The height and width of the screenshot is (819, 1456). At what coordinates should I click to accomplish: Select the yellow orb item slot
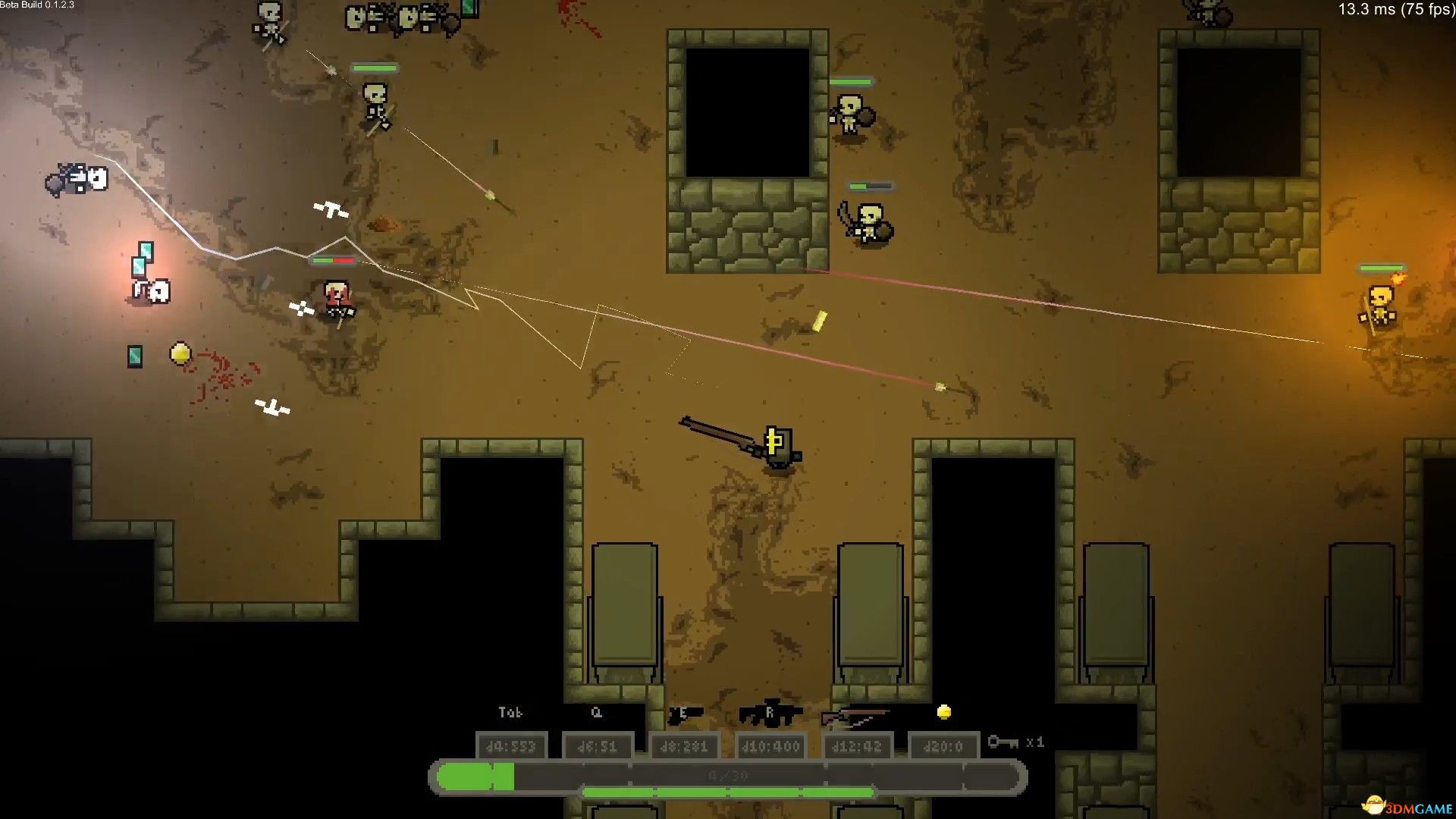[943, 712]
